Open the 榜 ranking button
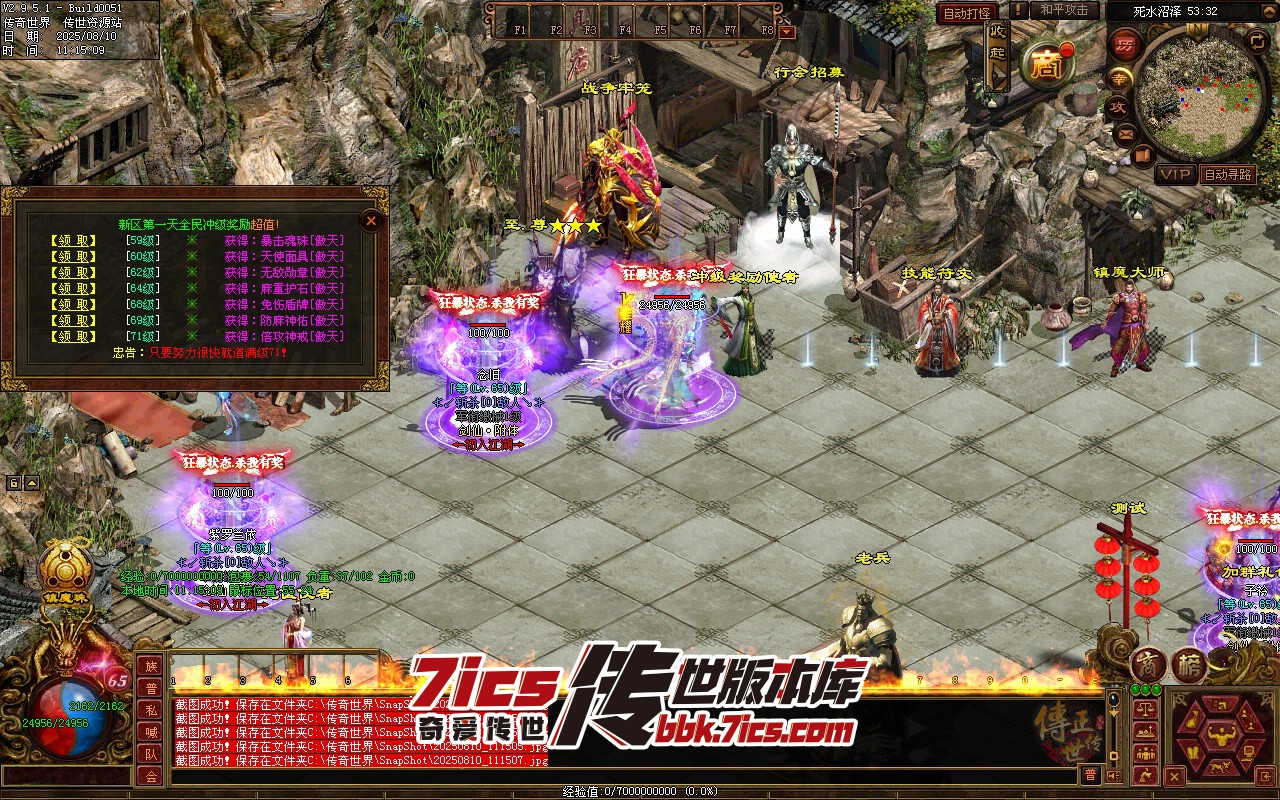Screen dimensions: 1280x800 pyautogui.click(x=1188, y=666)
